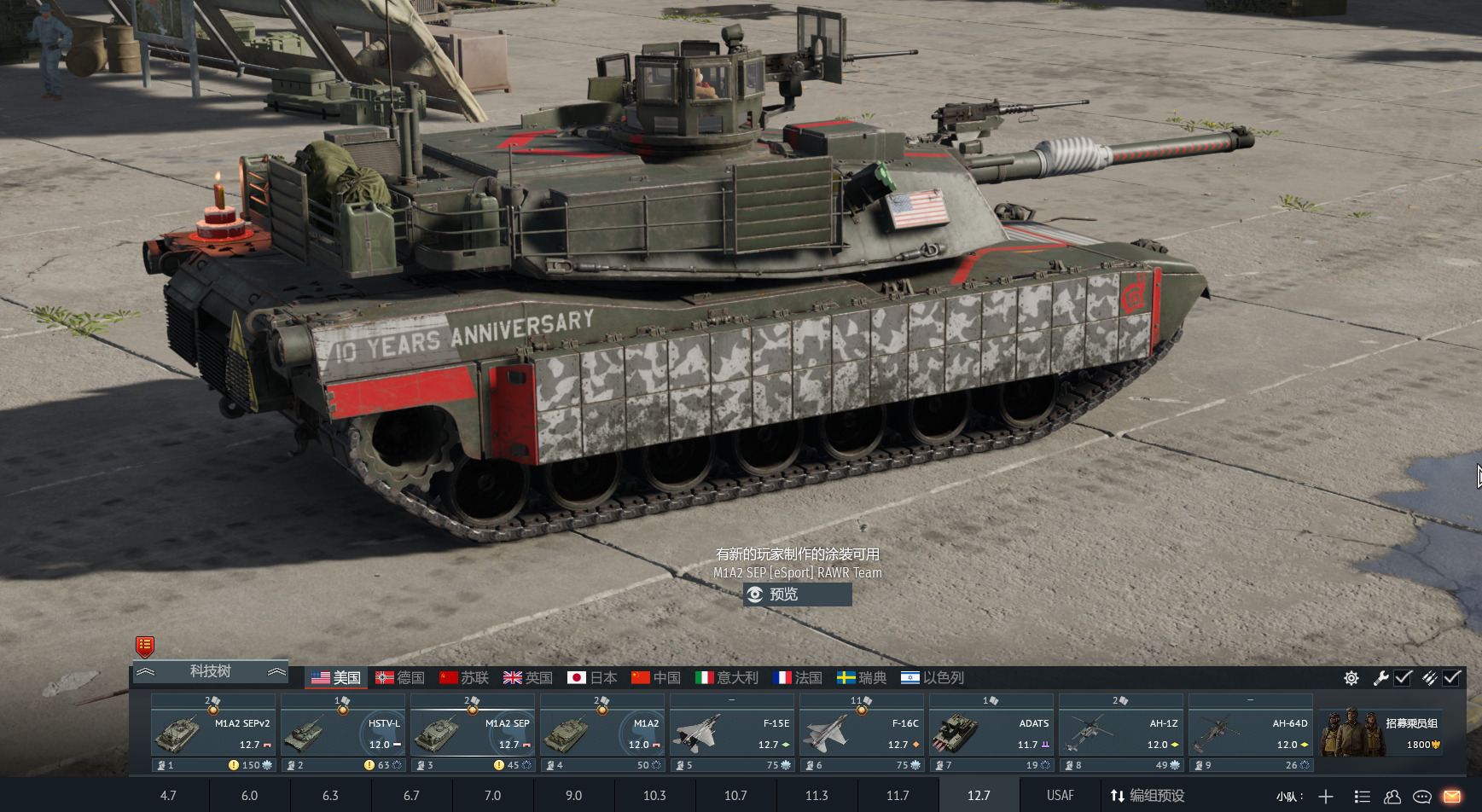Switch to the Israel nation tab
Screen dimensions: 1482x812
933,677
